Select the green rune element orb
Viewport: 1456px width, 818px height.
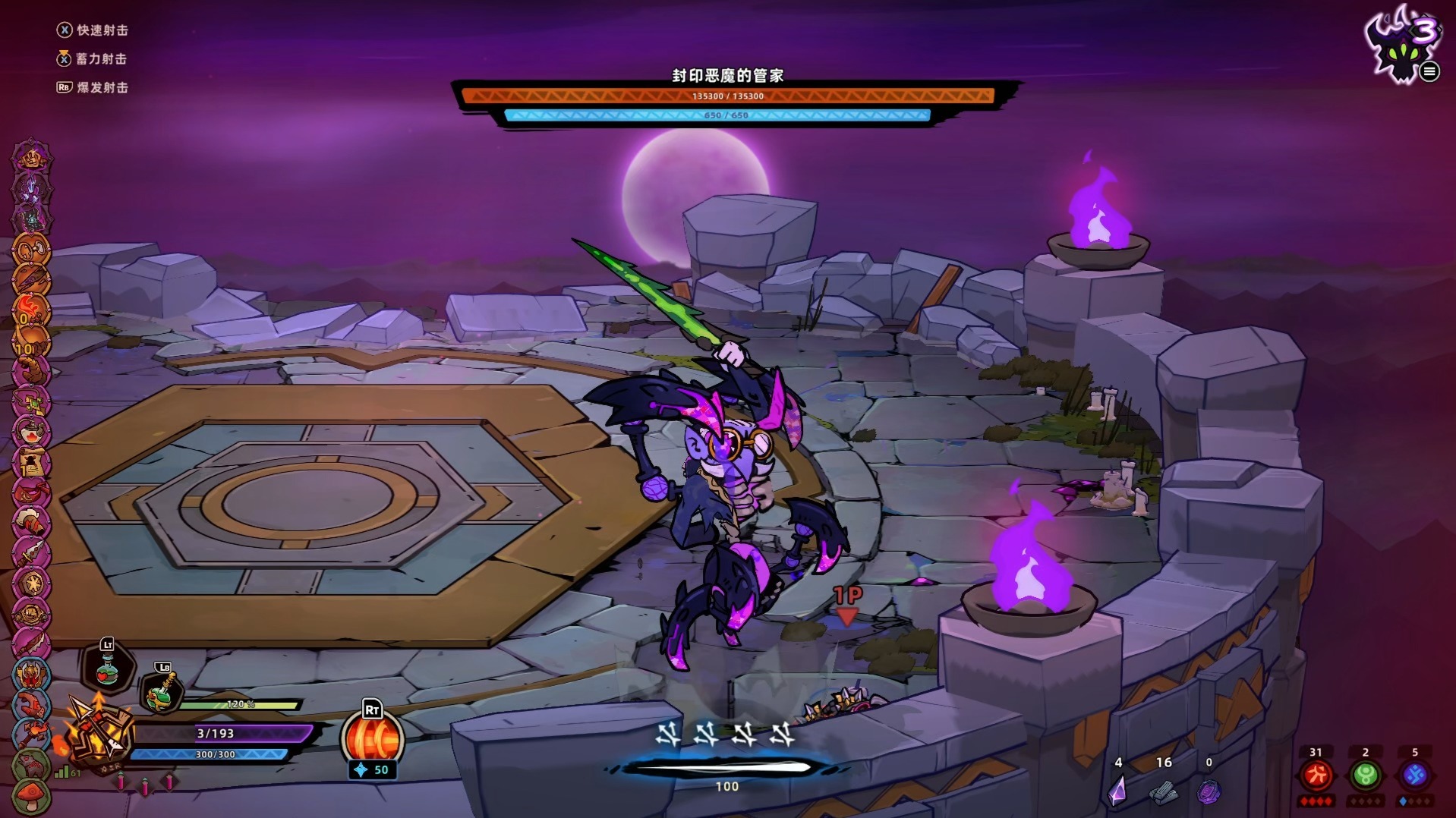[1366, 776]
